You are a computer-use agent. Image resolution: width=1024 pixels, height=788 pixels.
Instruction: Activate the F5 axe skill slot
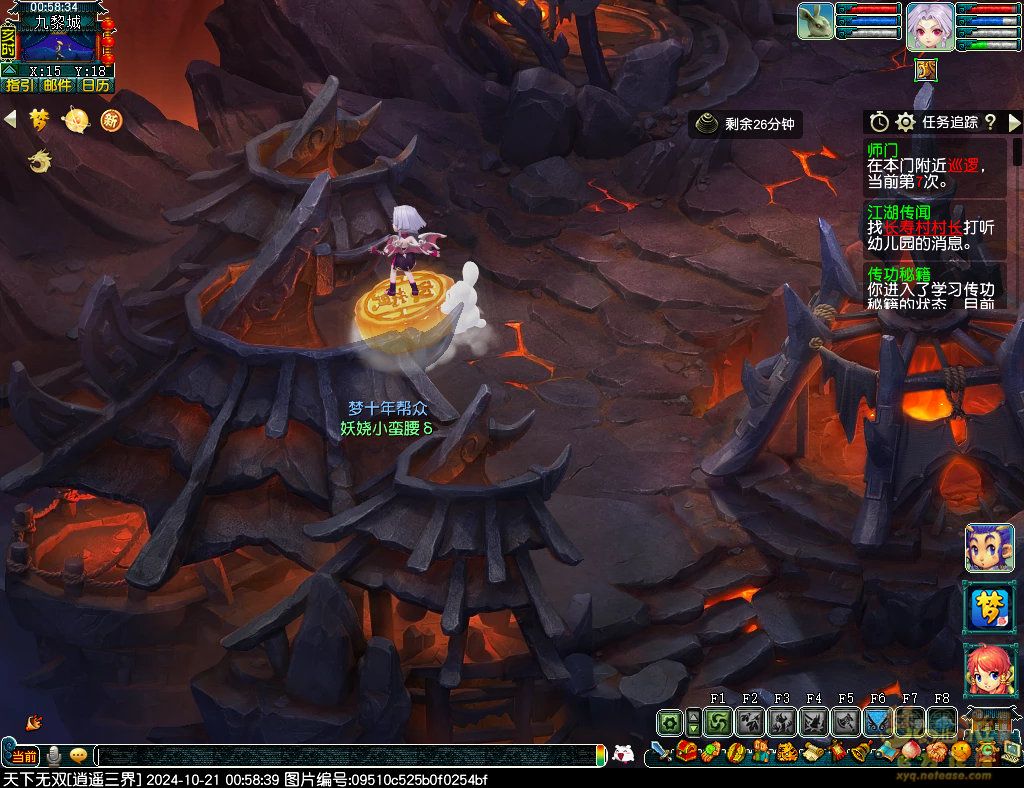846,722
